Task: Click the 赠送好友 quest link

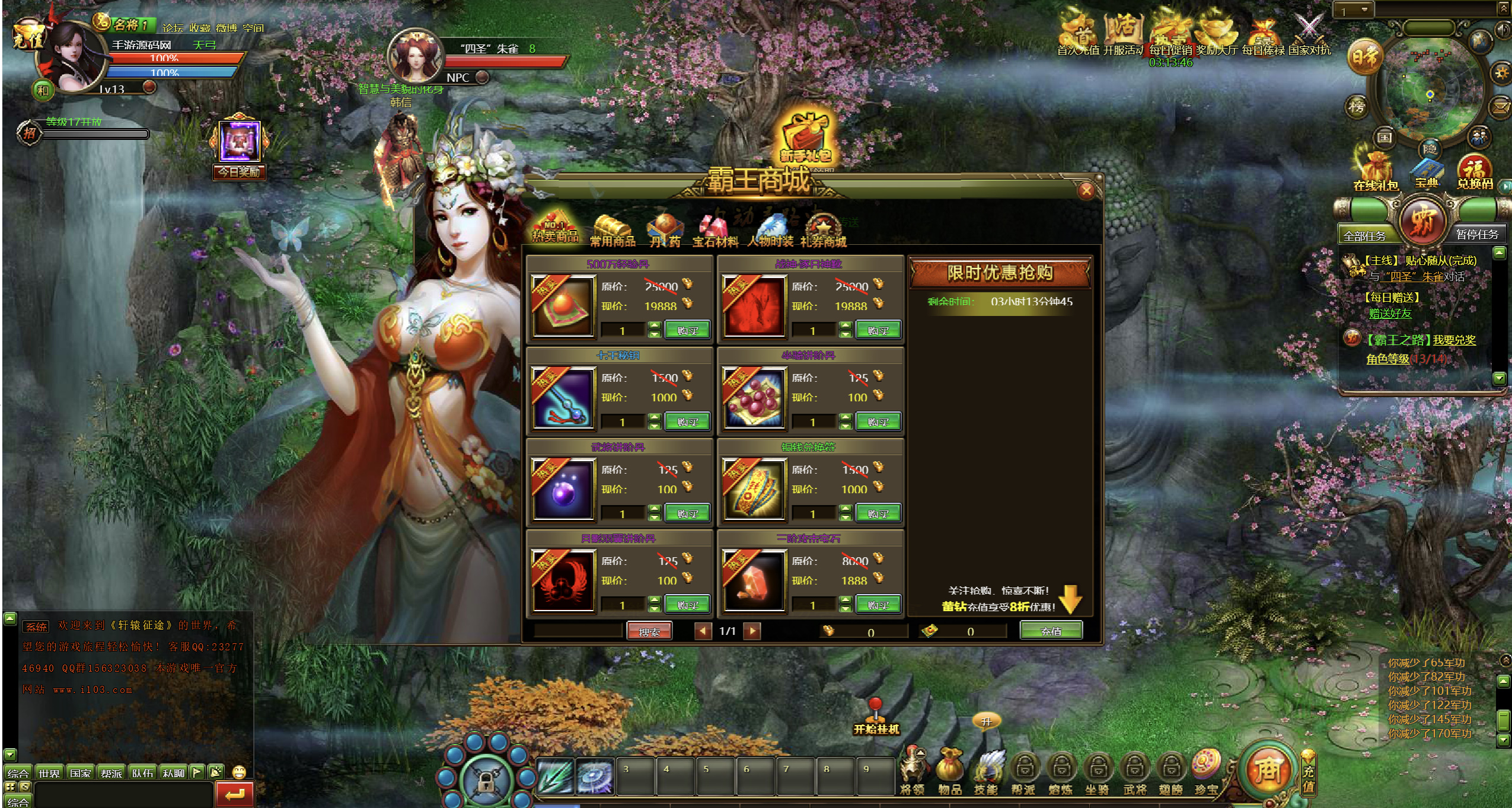Action: pos(1390,314)
